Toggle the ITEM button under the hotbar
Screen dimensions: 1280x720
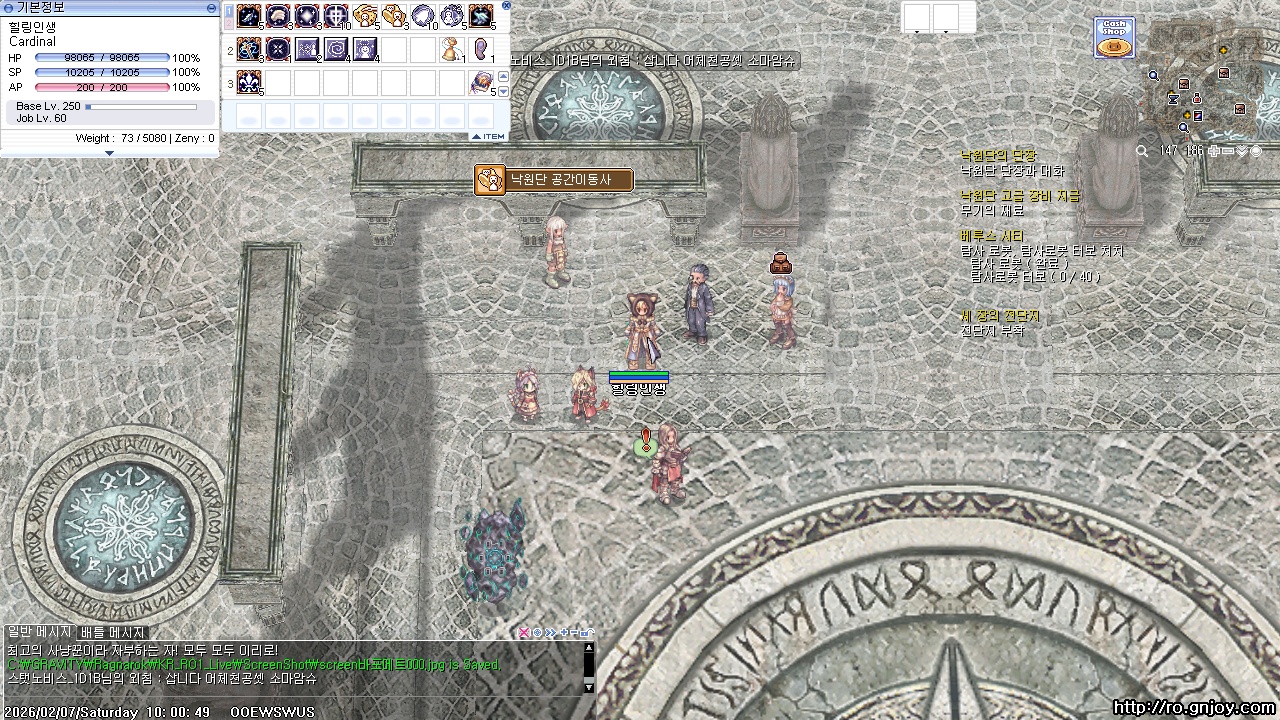tap(489, 136)
